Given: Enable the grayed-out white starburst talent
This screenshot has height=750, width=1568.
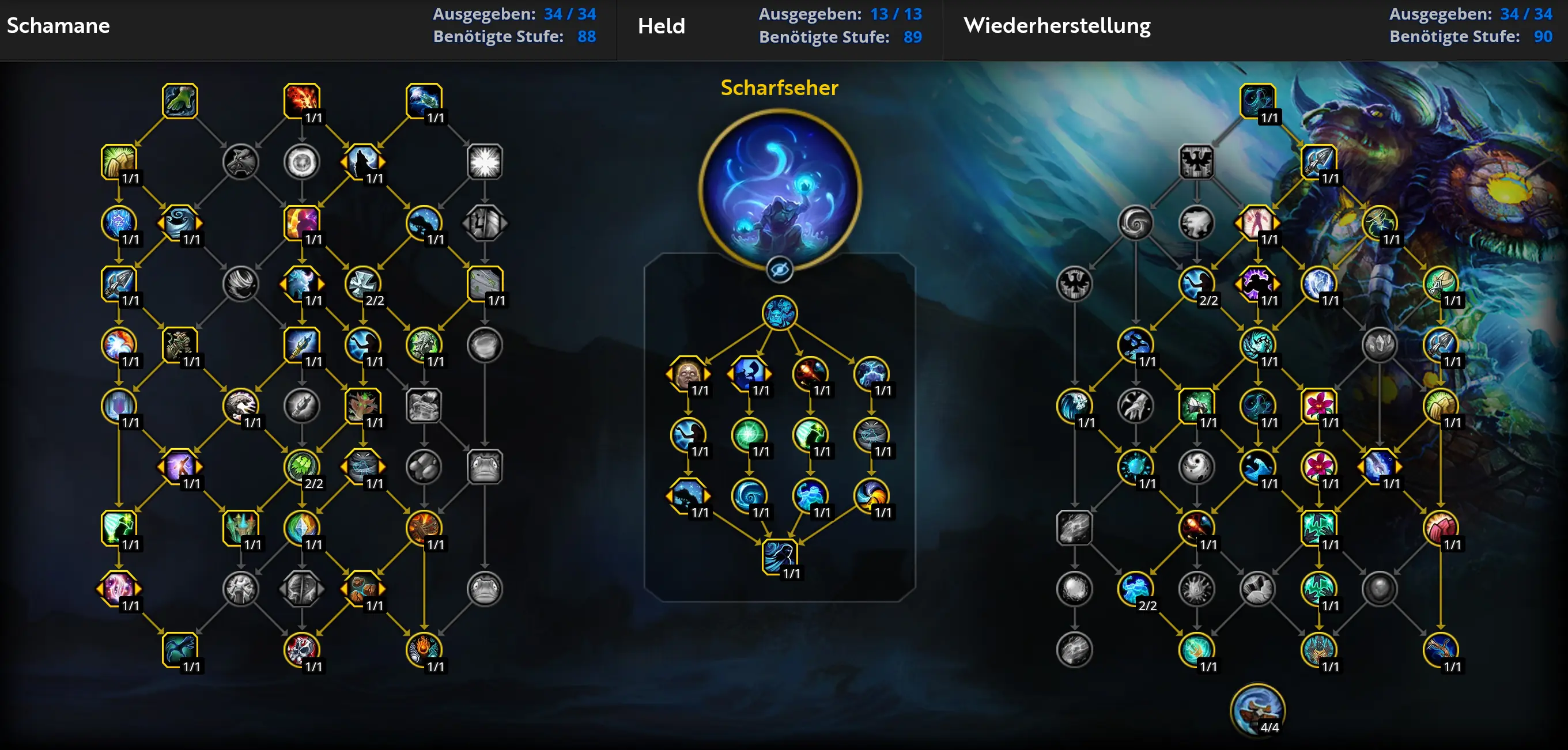Looking at the screenshot, I should point(485,162).
